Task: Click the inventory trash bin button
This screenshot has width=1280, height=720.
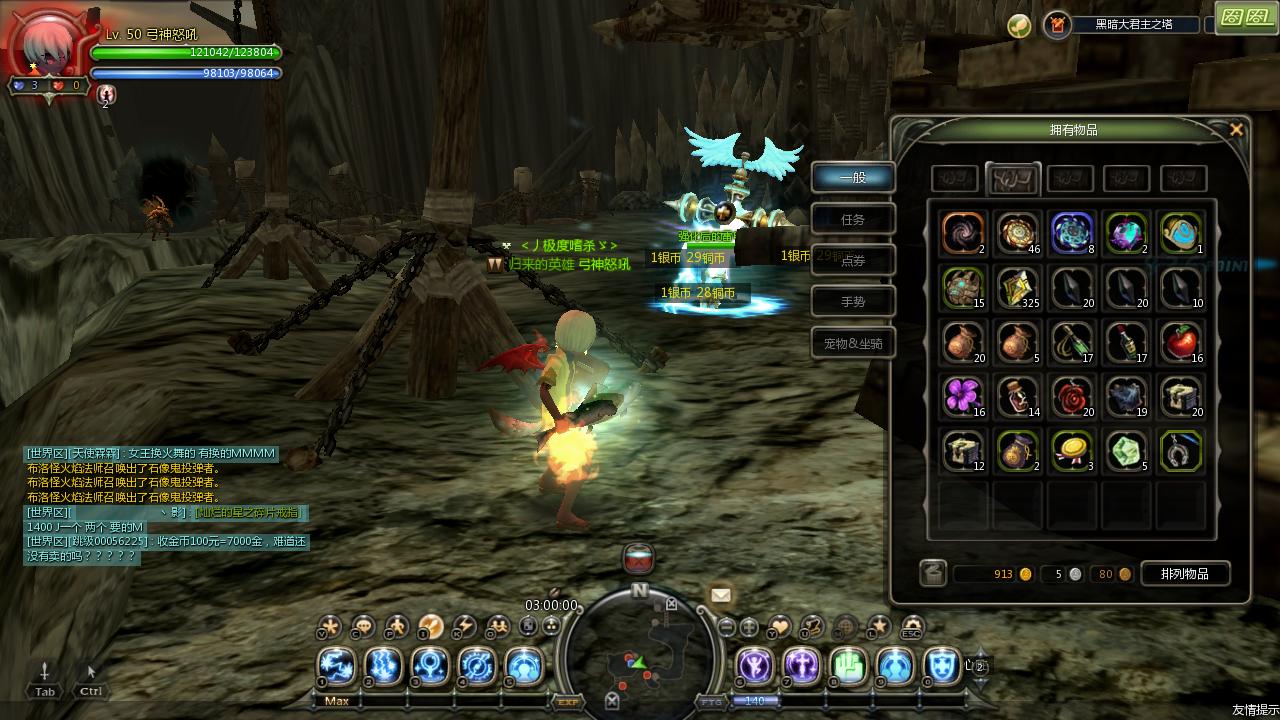Action: (x=933, y=573)
